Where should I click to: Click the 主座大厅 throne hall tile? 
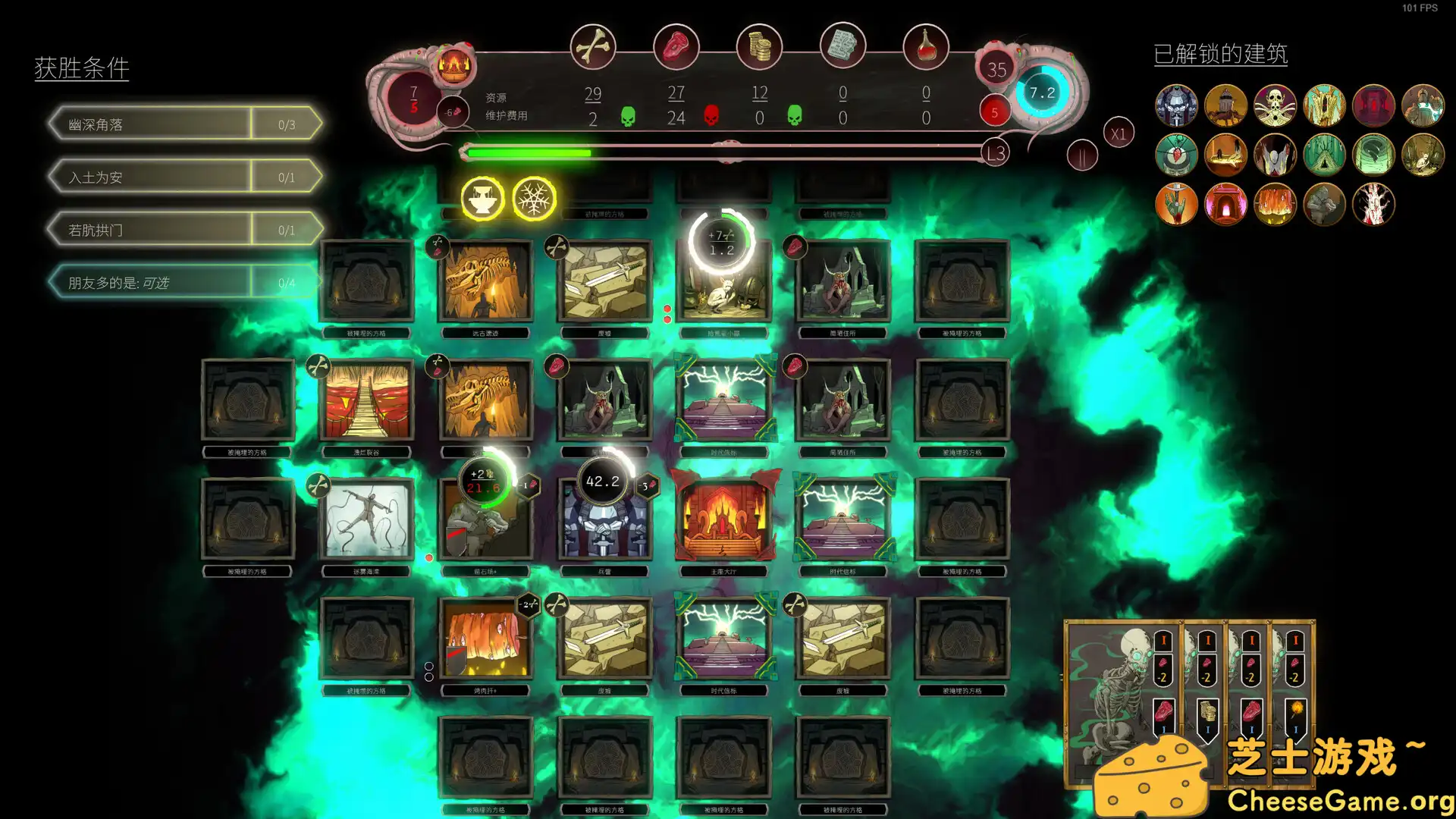point(725,516)
